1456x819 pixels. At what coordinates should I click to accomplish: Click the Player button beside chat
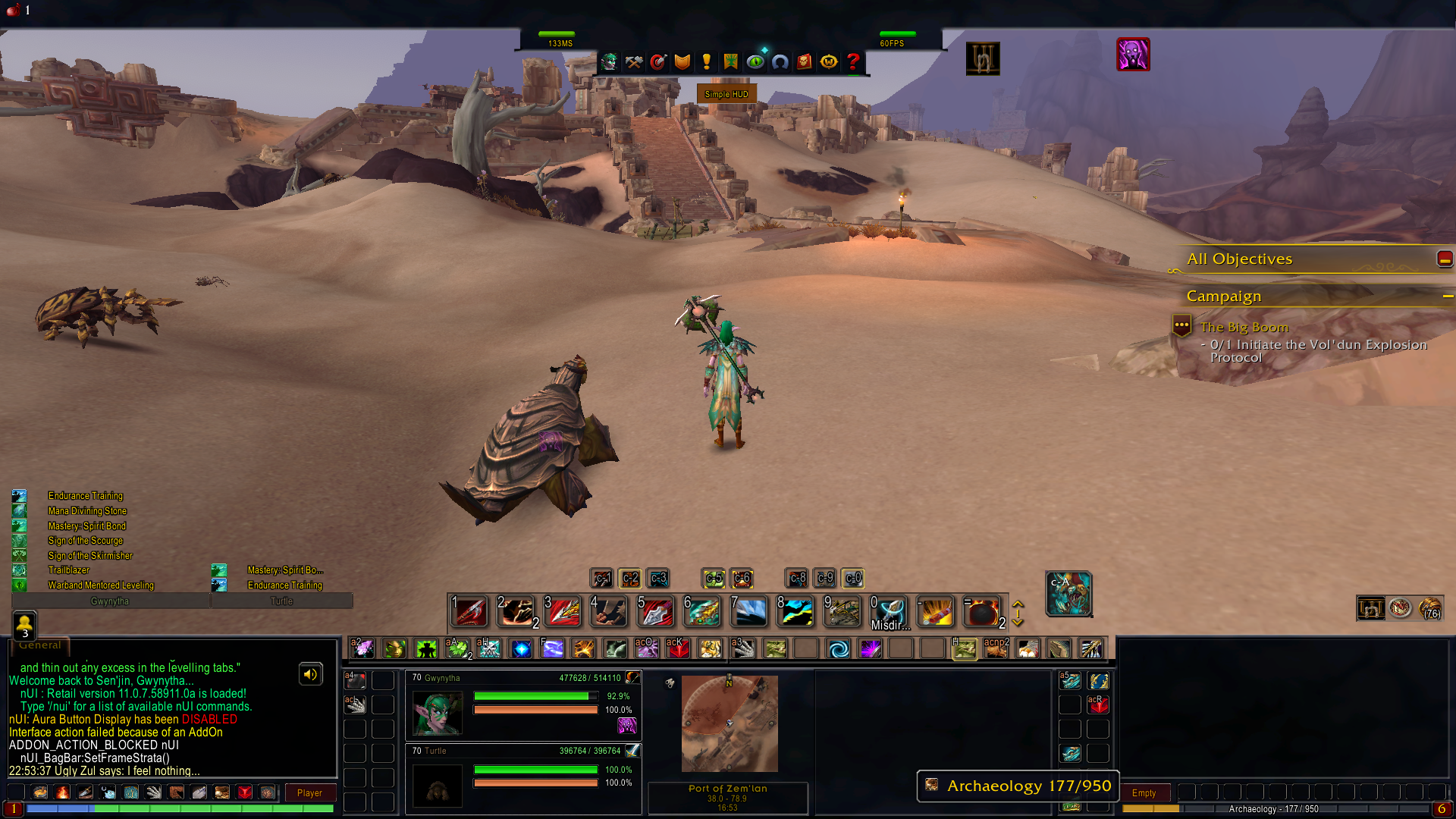[309, 792]
